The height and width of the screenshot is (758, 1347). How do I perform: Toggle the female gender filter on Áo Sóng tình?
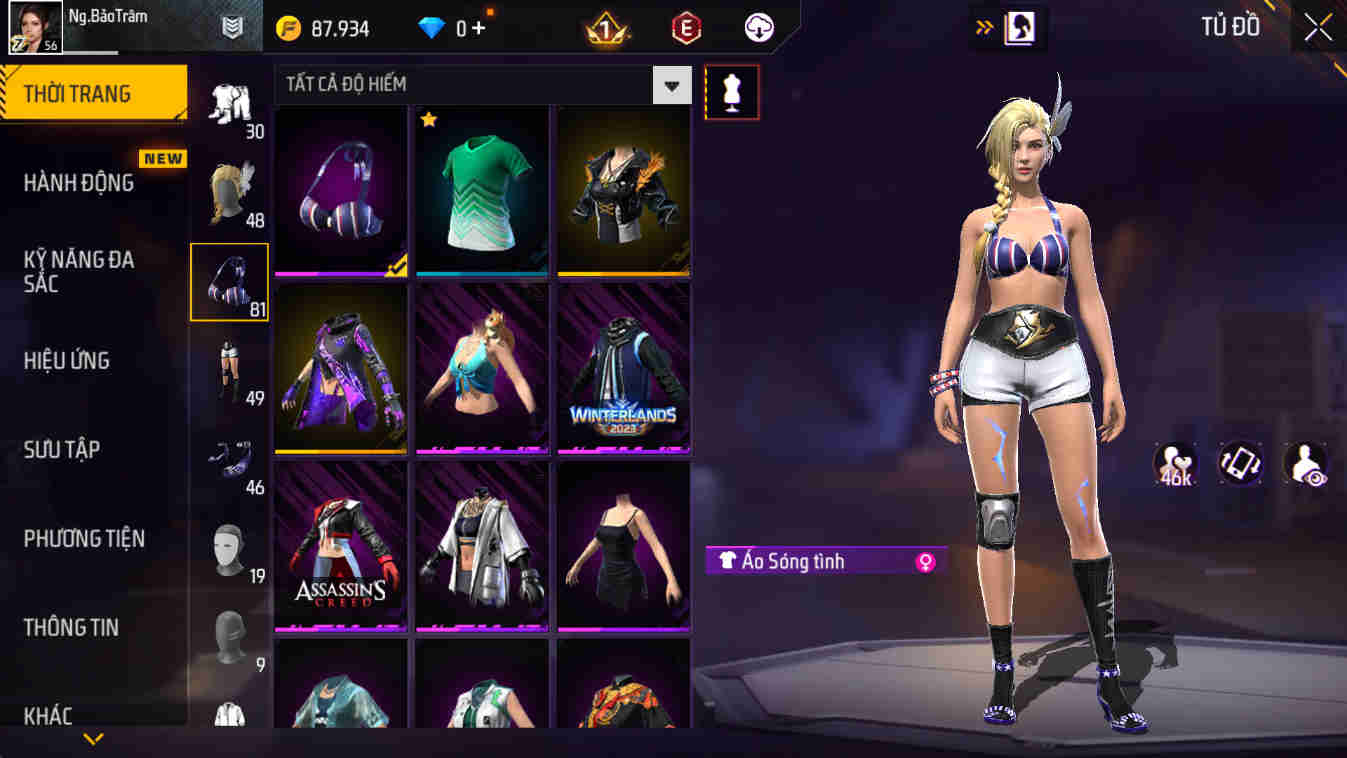tap(922, 561)
